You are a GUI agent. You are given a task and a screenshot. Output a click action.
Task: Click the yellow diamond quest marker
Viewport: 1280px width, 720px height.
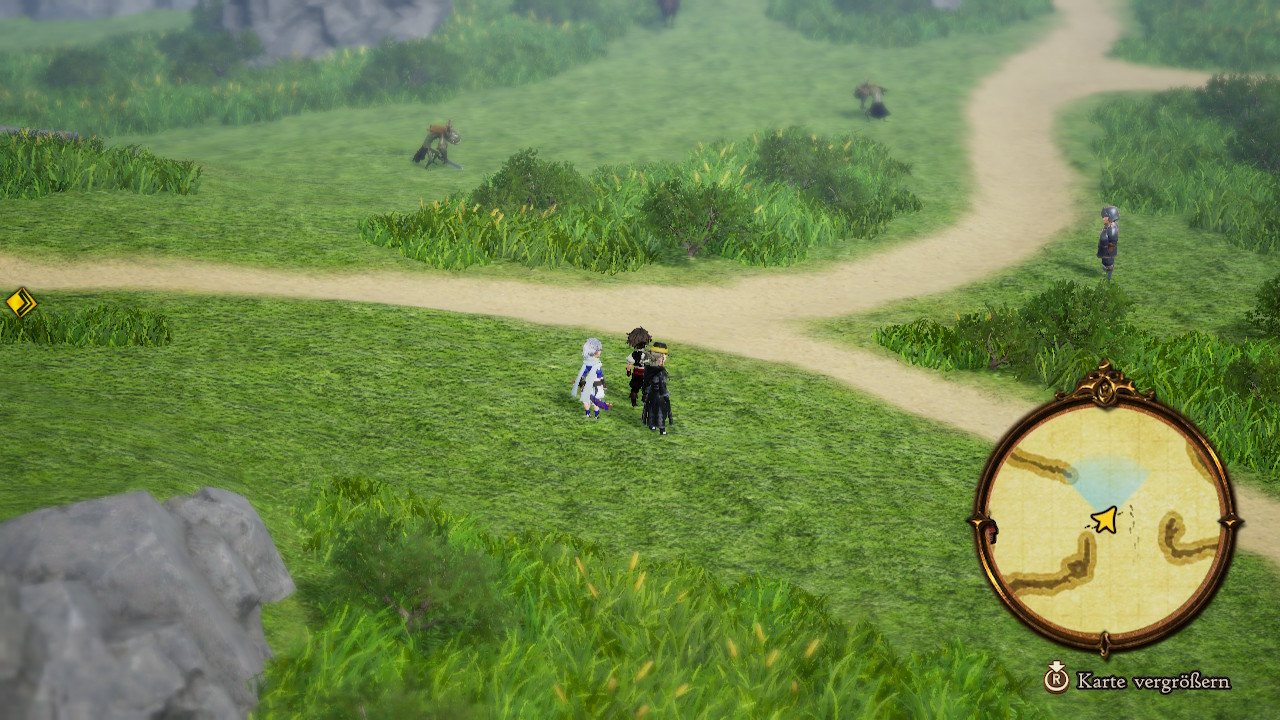[x=21, y=302]
